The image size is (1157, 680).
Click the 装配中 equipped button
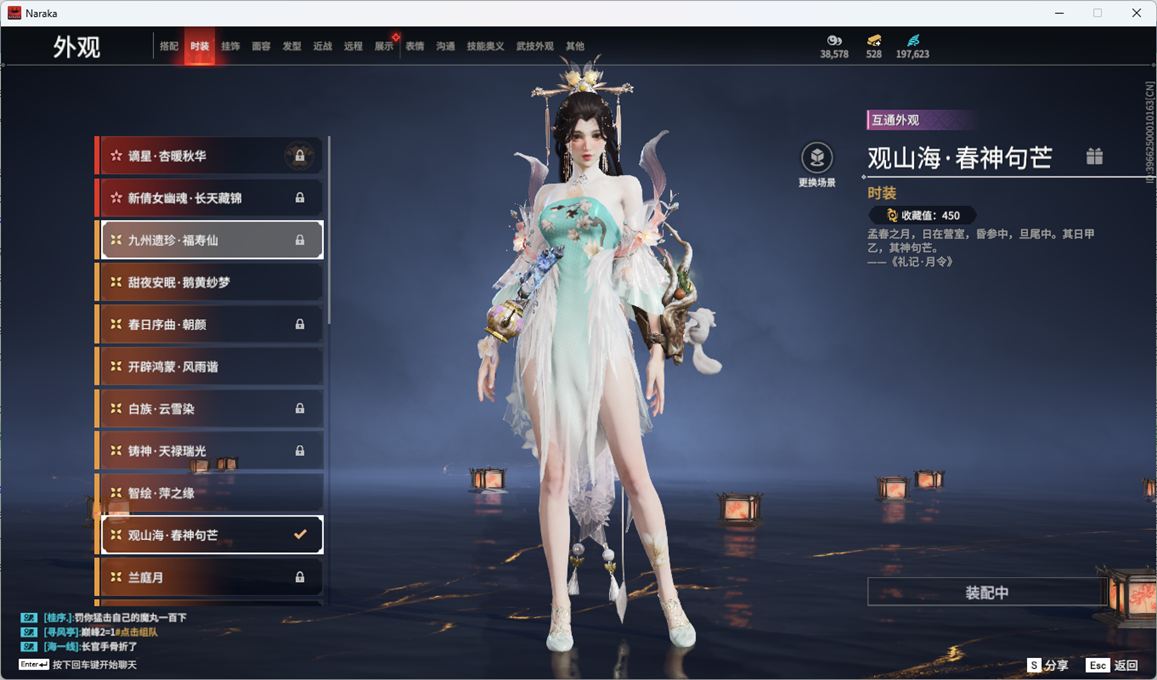[x=986, y=592]
